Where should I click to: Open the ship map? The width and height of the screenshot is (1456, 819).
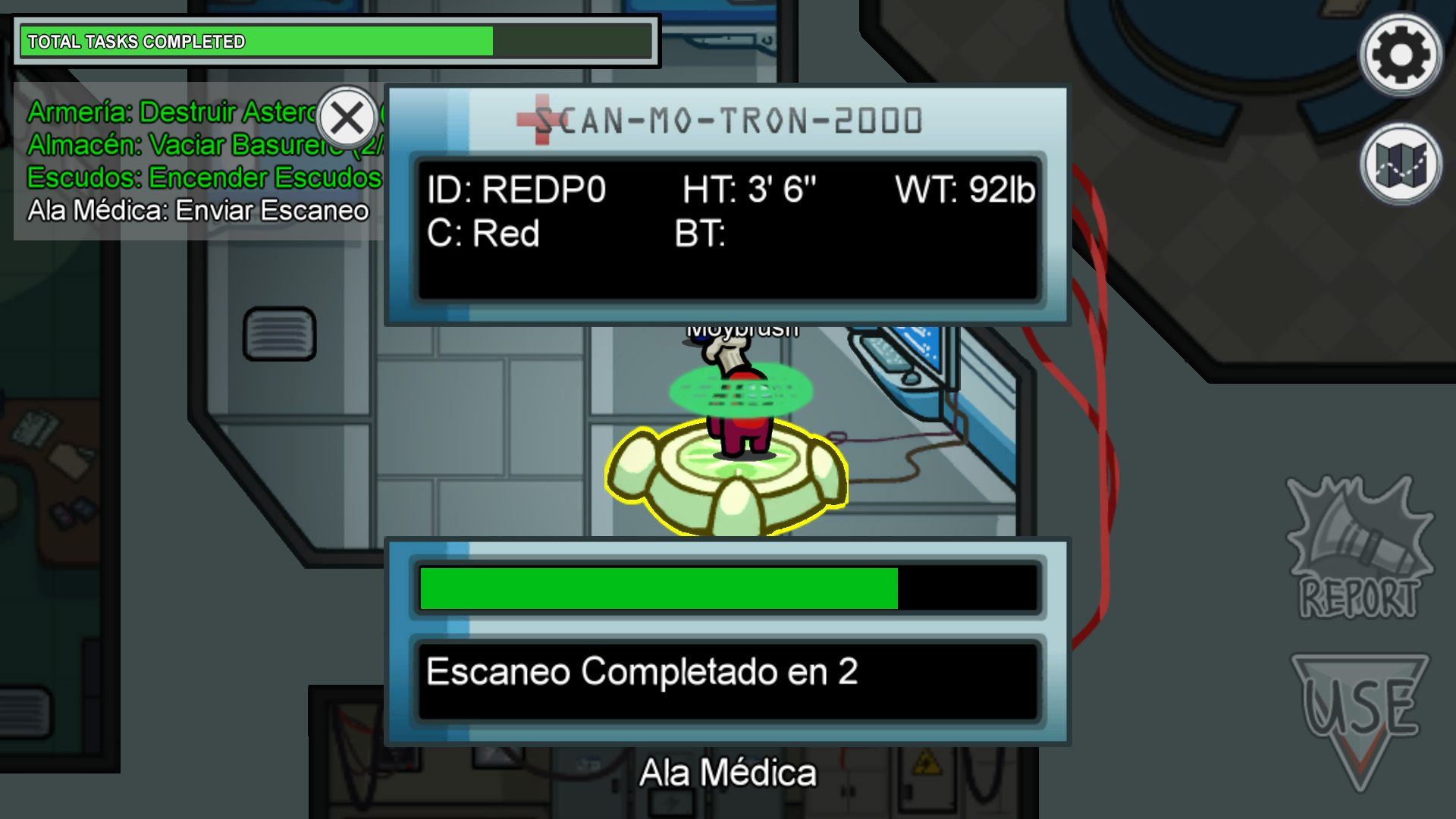coord(1400,165)
